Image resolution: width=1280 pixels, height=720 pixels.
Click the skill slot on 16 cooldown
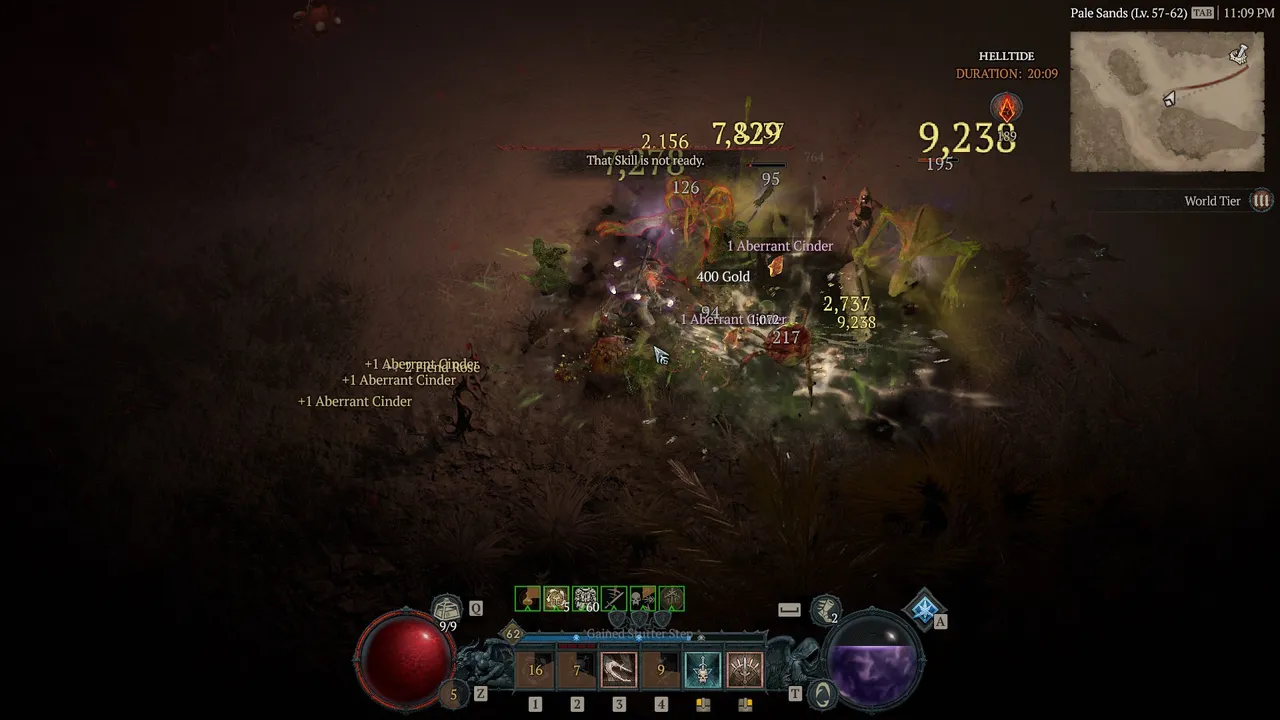(x=535, y=670)
